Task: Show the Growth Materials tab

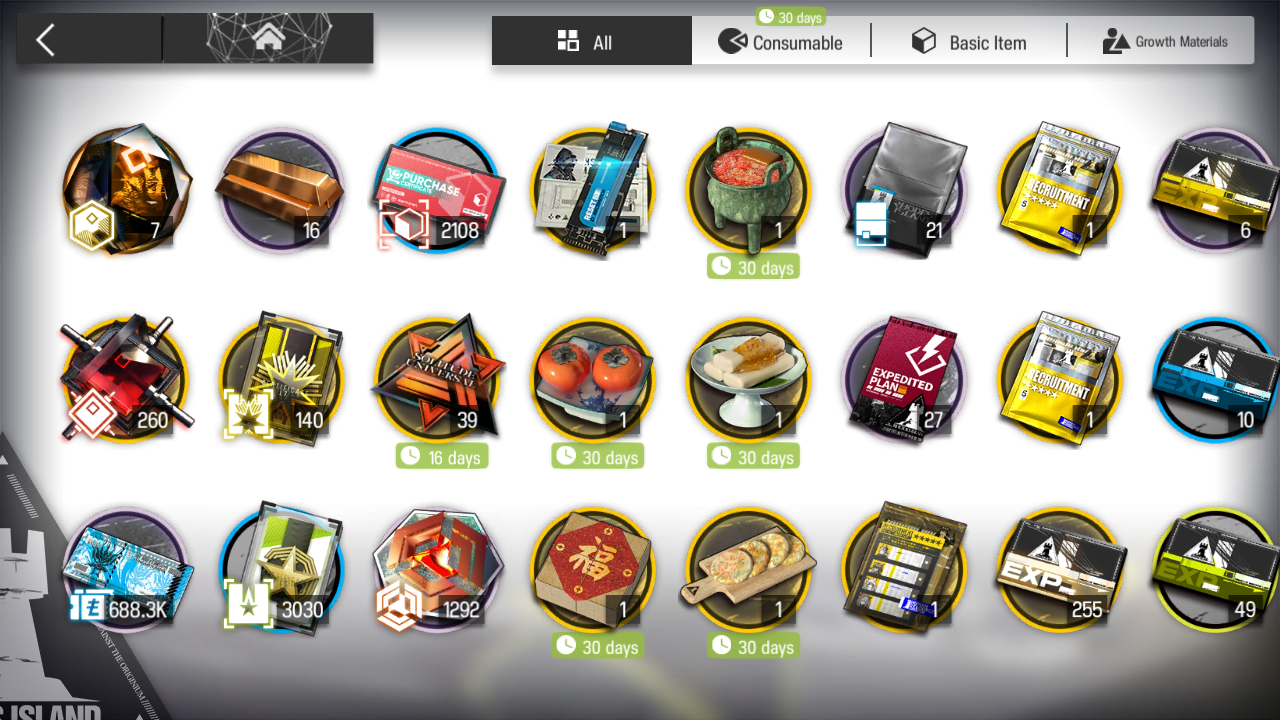Action: (1164, 42)
